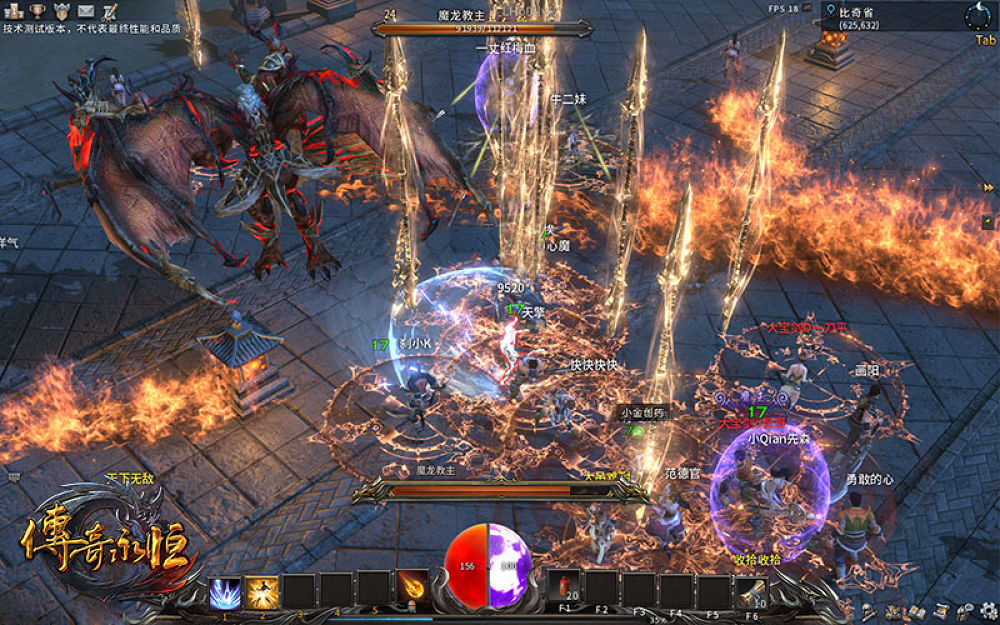Expand the yellow double-arrow side panel
This screenshot has width=1000, height=625.
click(988, 188)
